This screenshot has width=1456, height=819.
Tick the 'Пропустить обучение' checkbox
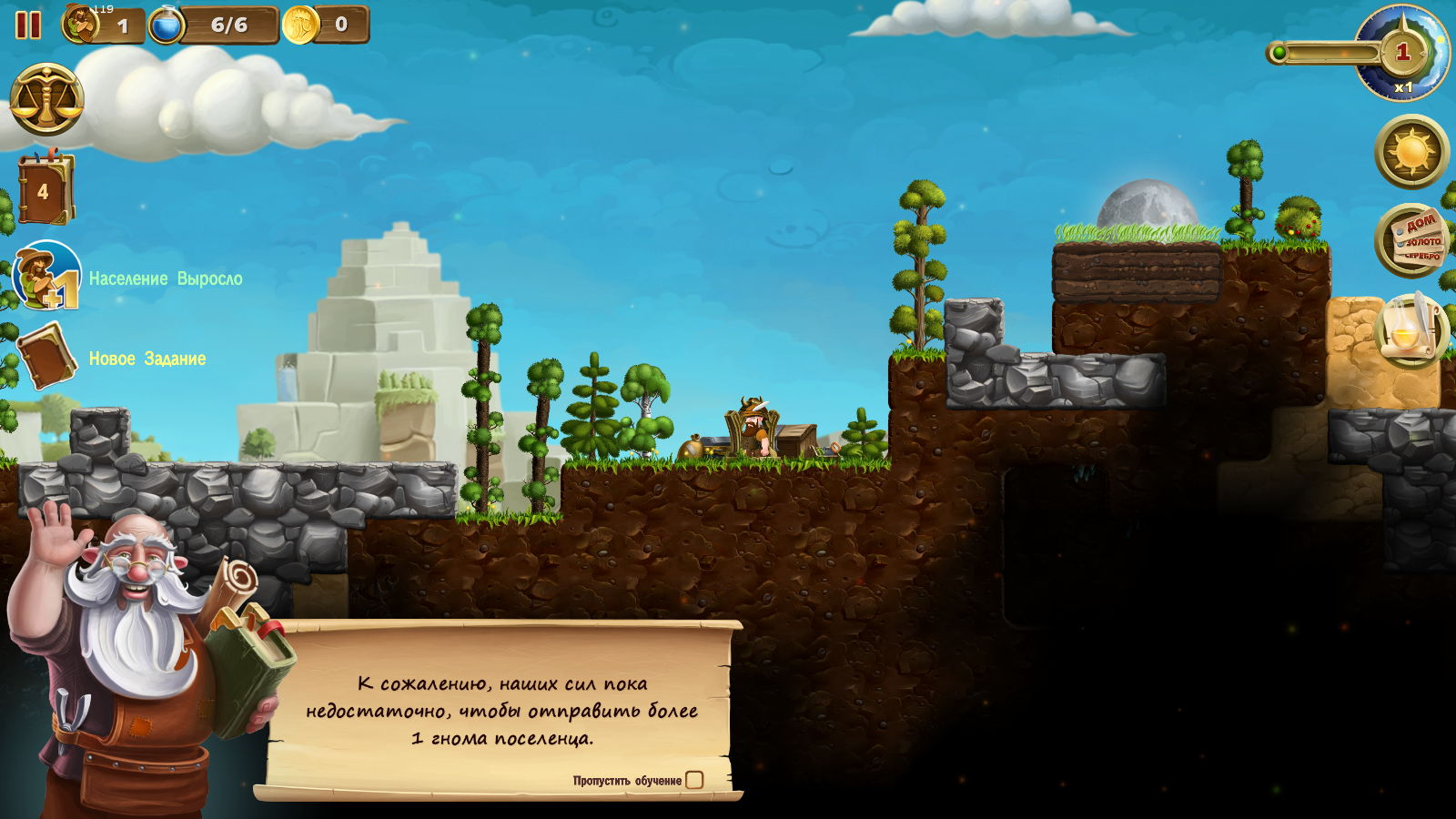coord(694,780)
